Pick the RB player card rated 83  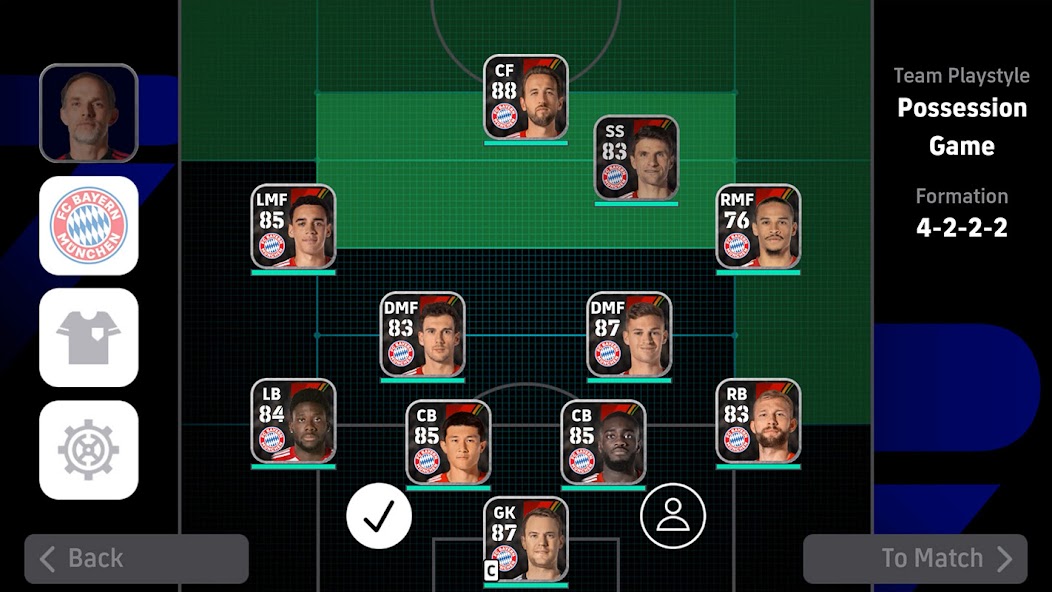(x=758, y=420)
